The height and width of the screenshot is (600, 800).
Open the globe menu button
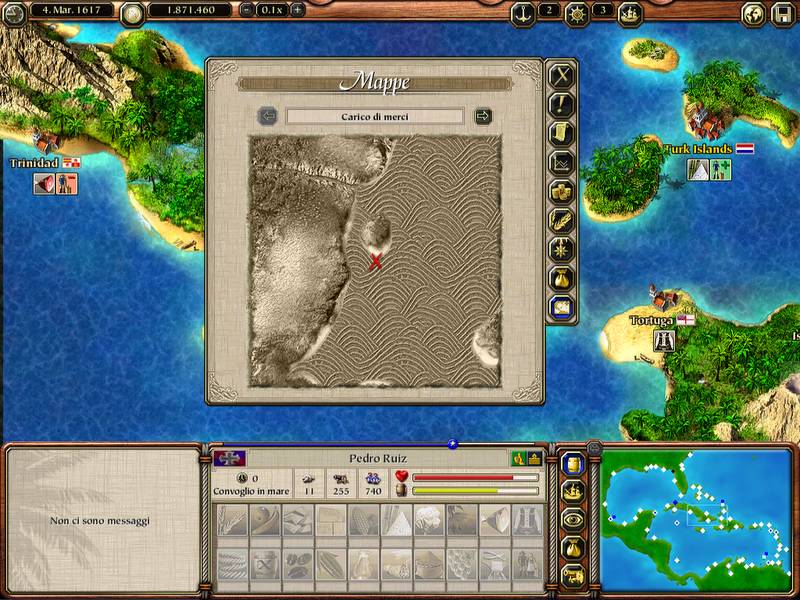(x=754, y=14)
